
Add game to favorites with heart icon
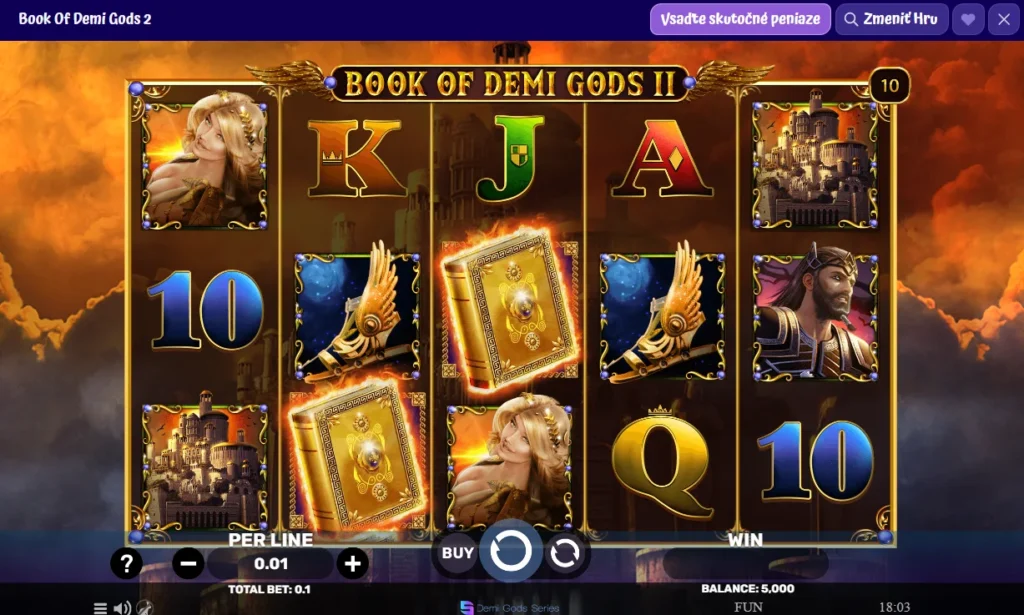pyautogui.click(x=967, y=19)
